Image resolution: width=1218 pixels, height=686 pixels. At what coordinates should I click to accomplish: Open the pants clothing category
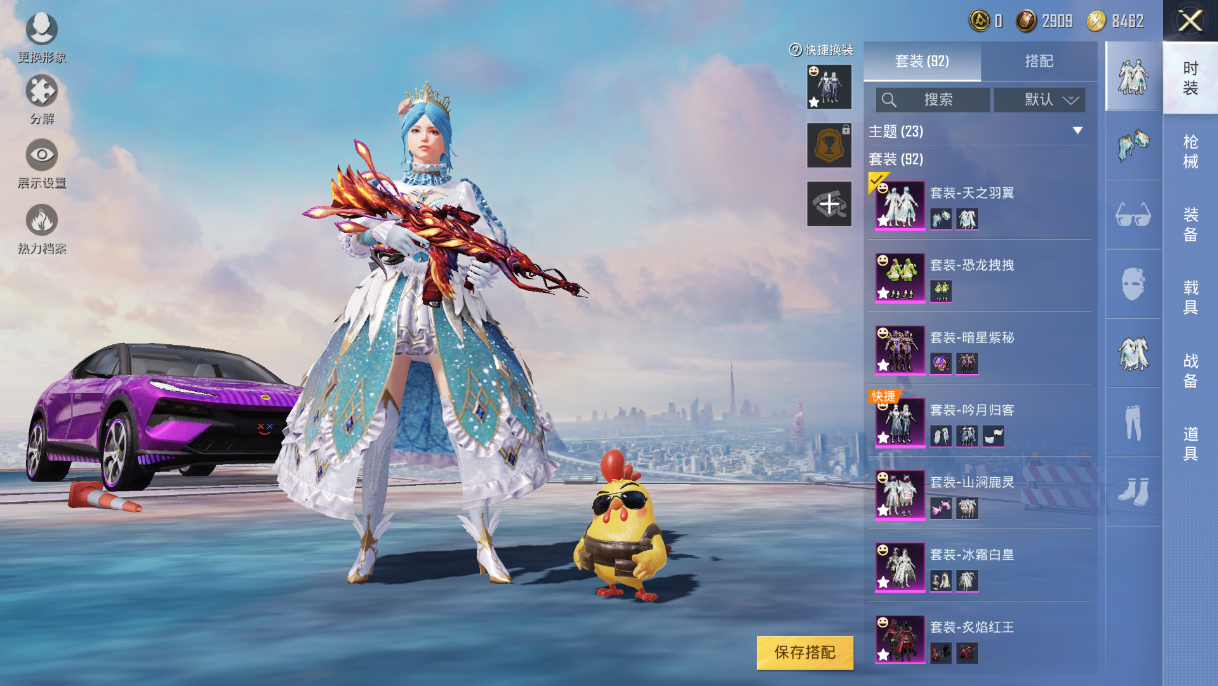coord(1133,423)
